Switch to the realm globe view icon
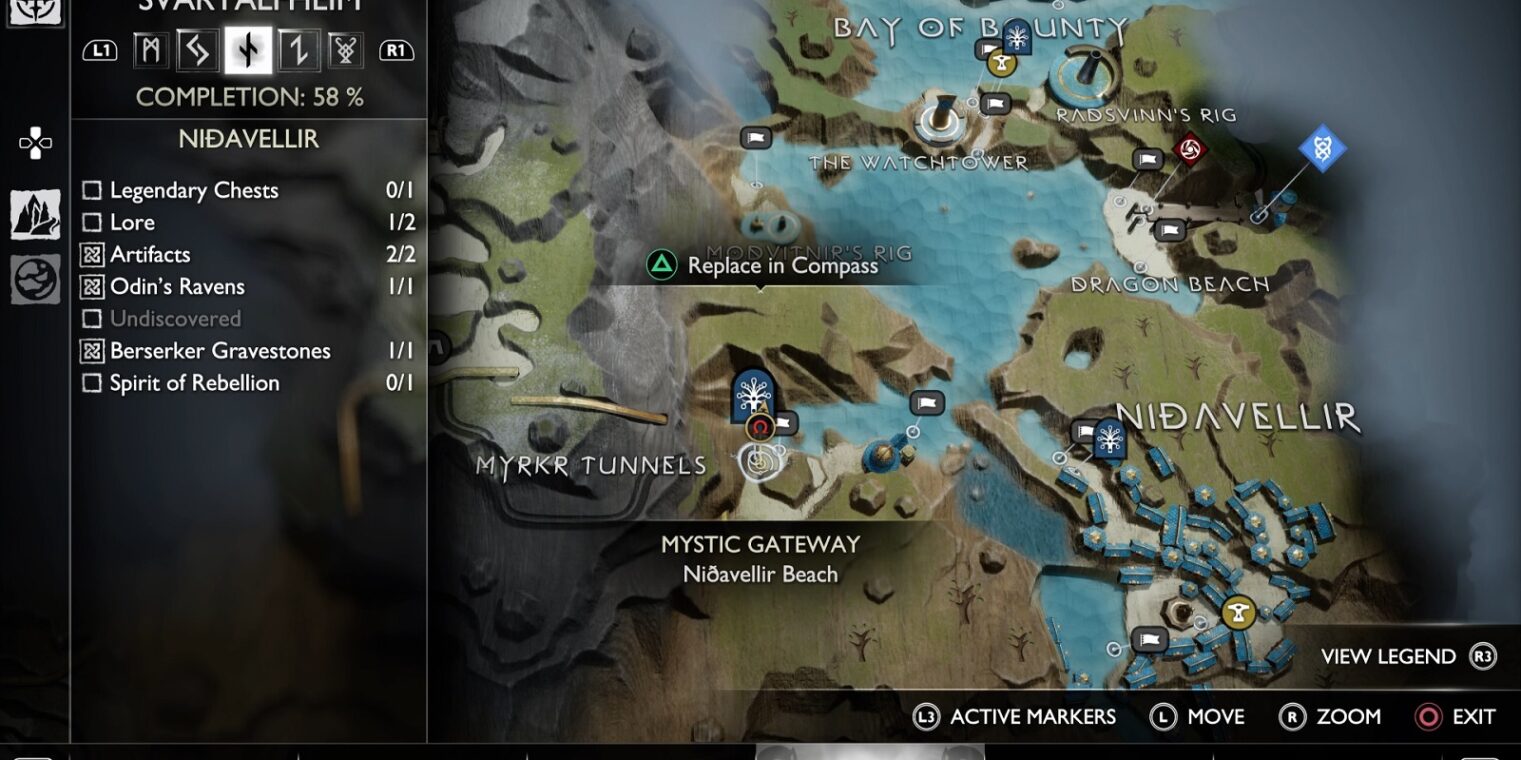The height and width of the screenshot is (760, 1521). [x=35, y=279]
